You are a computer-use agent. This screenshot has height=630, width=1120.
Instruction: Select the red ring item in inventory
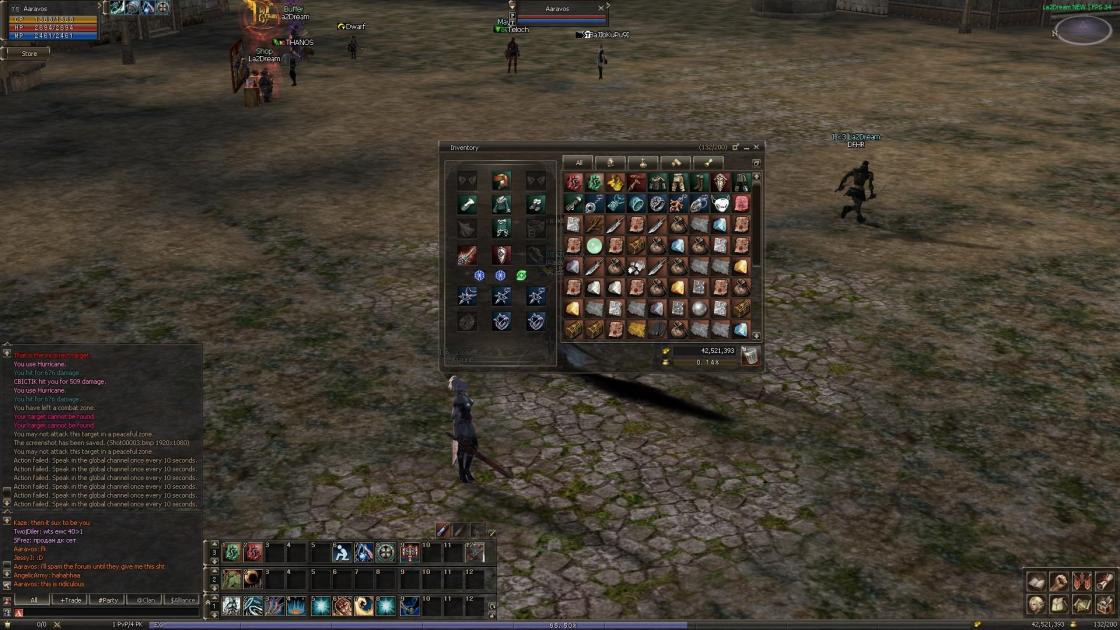pyautogui.click(x=574, y=182)
